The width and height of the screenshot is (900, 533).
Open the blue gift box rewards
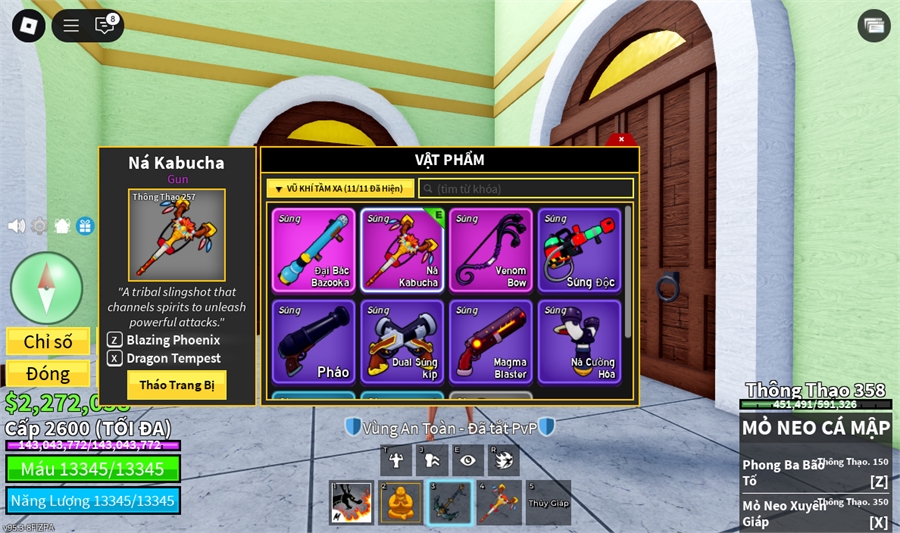pyautogui.click(x=85, y=226)
